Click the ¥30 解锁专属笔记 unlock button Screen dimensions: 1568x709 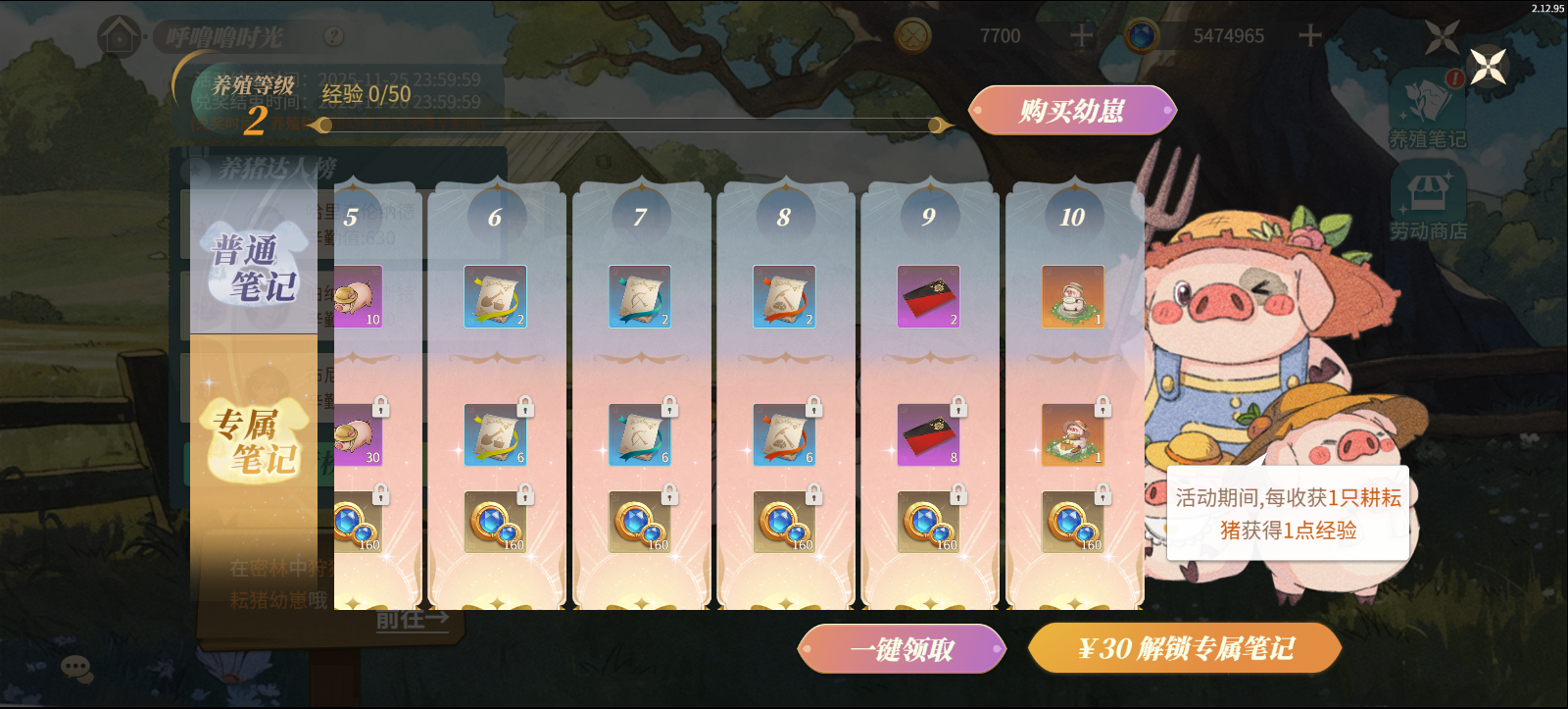(x=1186, y=647)
